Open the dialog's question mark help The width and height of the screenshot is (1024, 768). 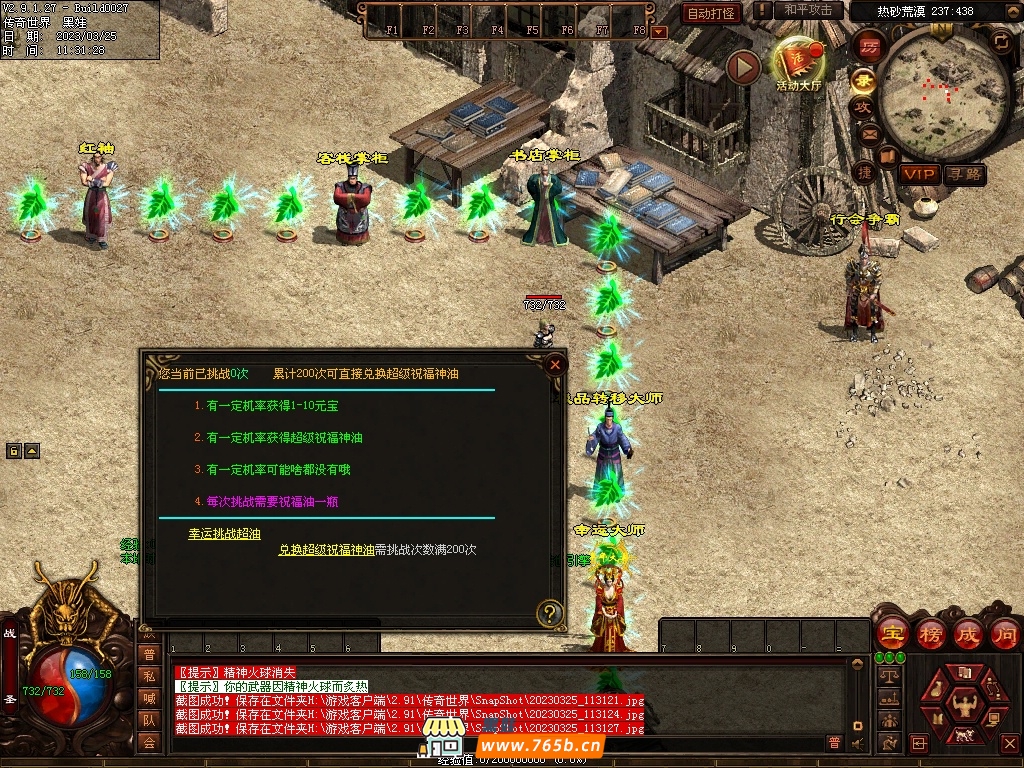[x=549, y=613]
